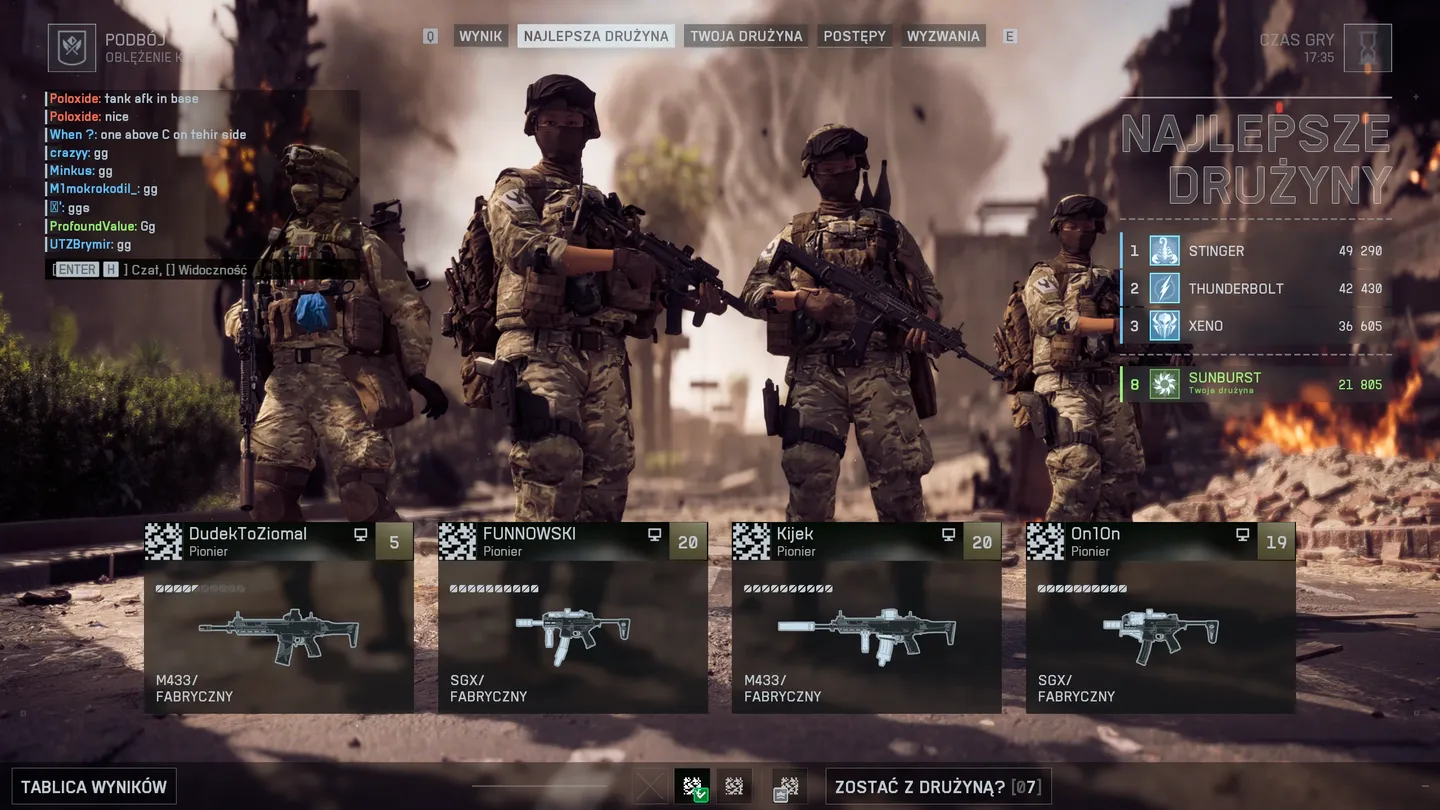
Task: Open the TWOJA DRUŻYNA tab
Action: 746,36
